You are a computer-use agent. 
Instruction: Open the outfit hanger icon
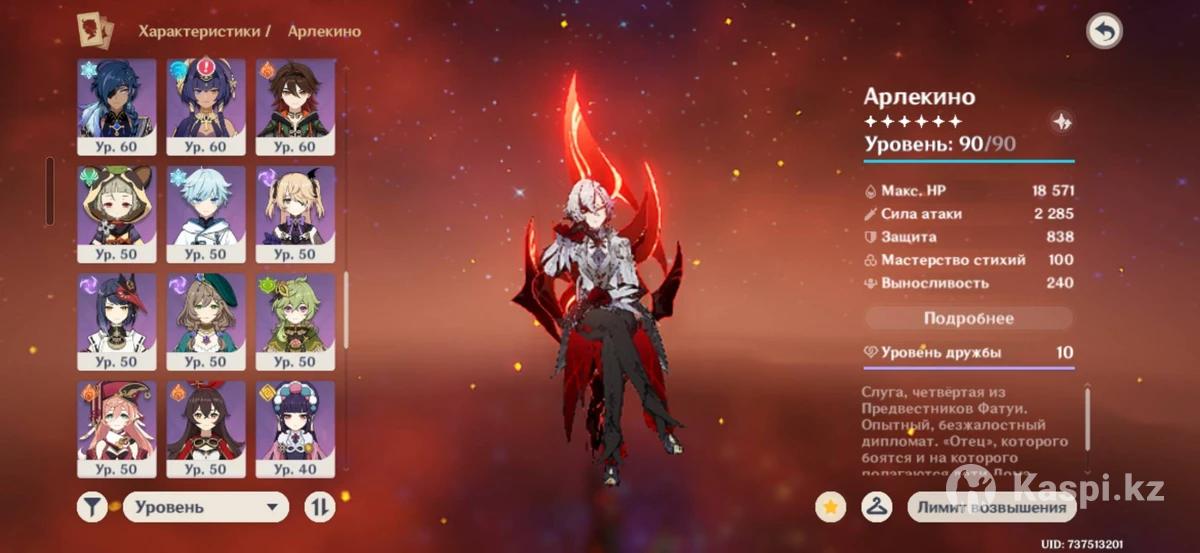click(876, 507)
